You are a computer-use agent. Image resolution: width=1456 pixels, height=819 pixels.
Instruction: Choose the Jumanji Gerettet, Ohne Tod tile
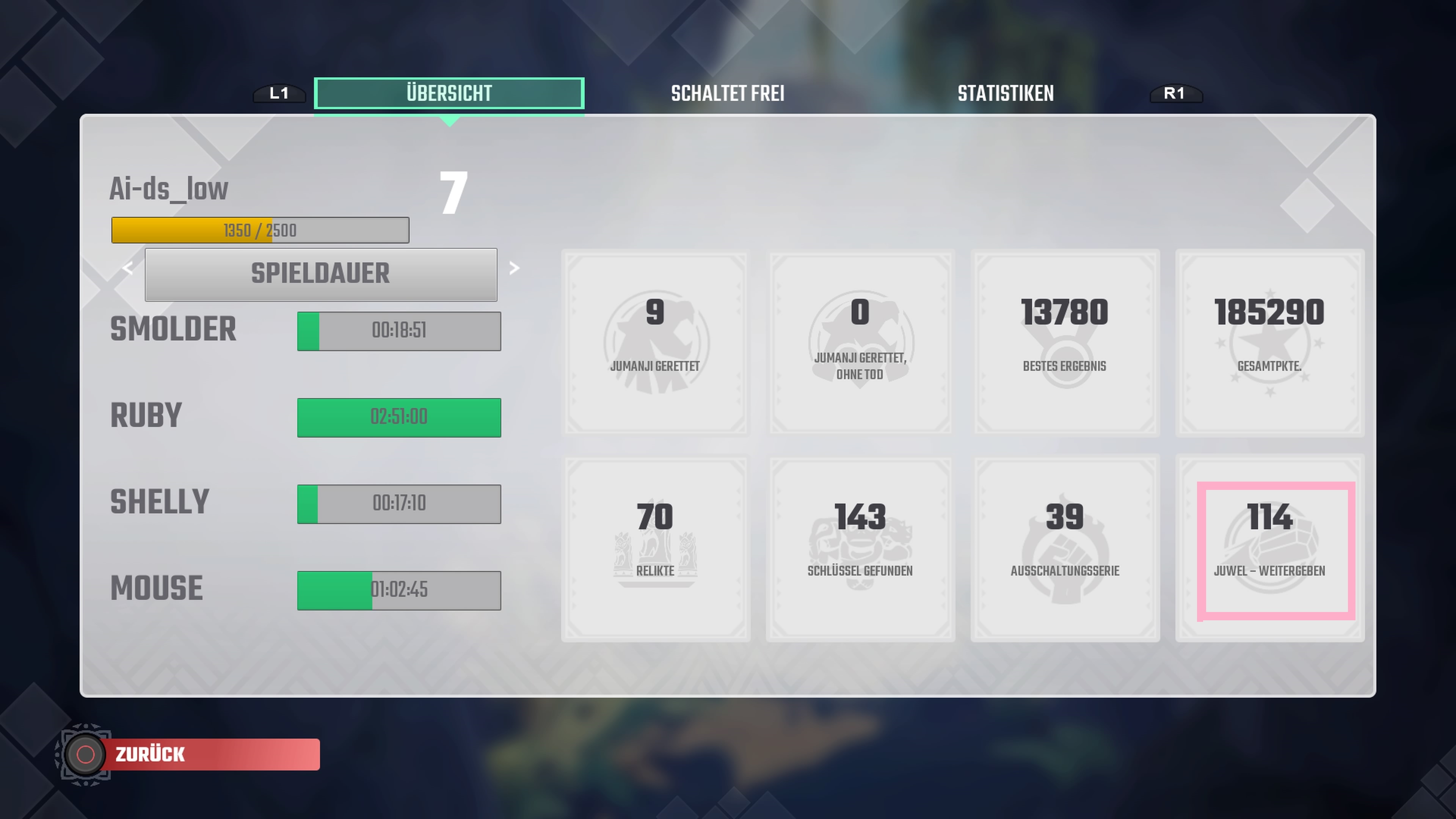click(860, 342)
